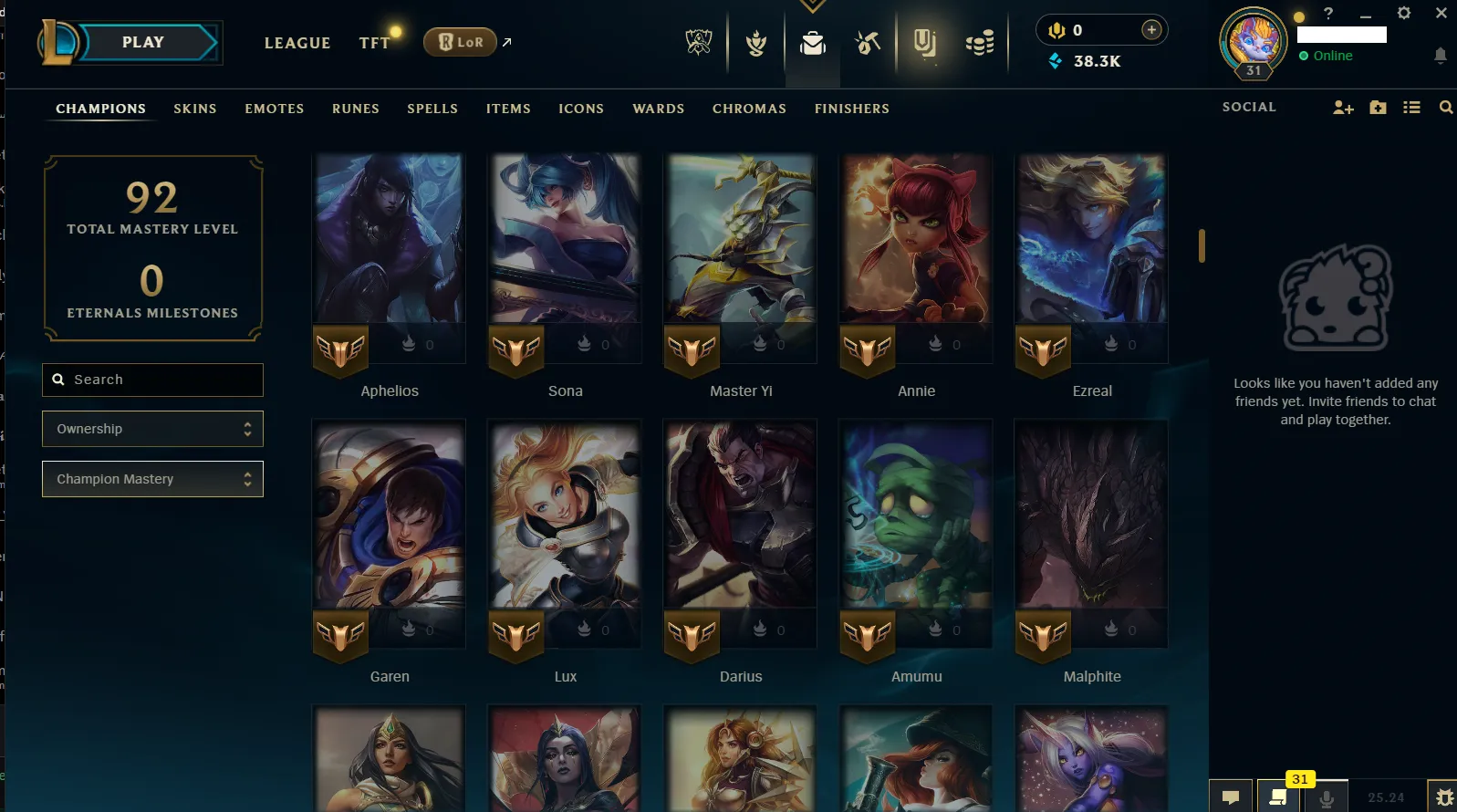This screenshot has width=1457, height=812.
Task: Change the Online availability status
Action: pyautogui.click(x=1327, y=56)
